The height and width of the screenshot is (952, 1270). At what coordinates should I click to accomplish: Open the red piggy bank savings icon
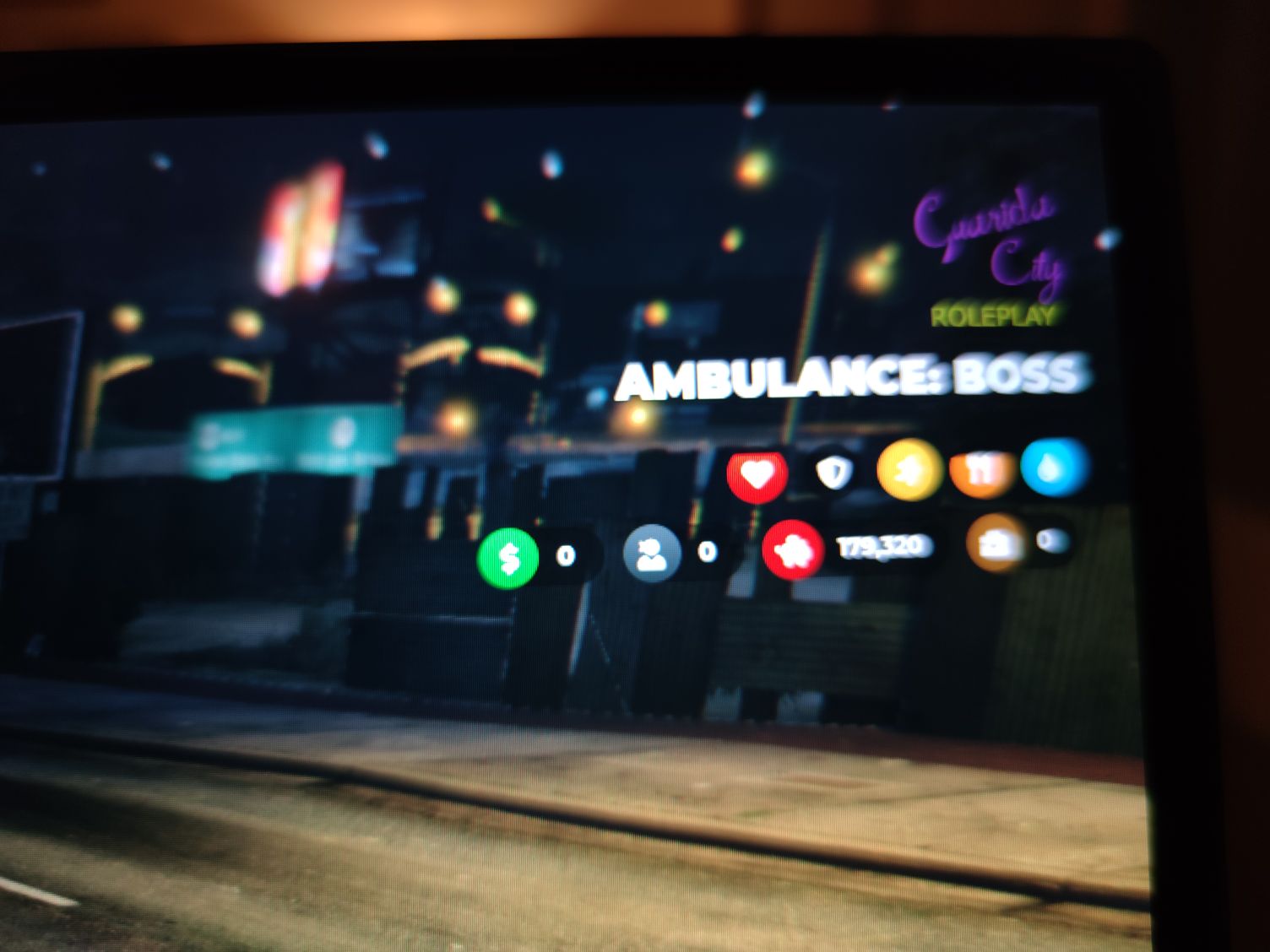pos(792,550)
